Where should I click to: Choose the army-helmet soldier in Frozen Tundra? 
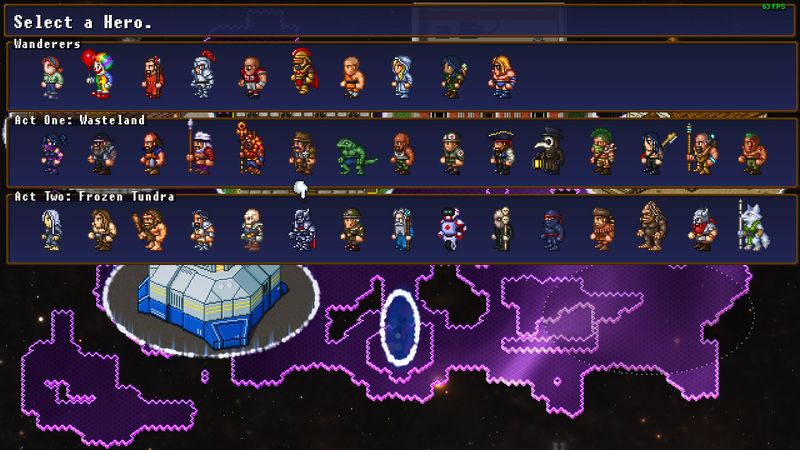pyautogui.click(x=351, y=229)
